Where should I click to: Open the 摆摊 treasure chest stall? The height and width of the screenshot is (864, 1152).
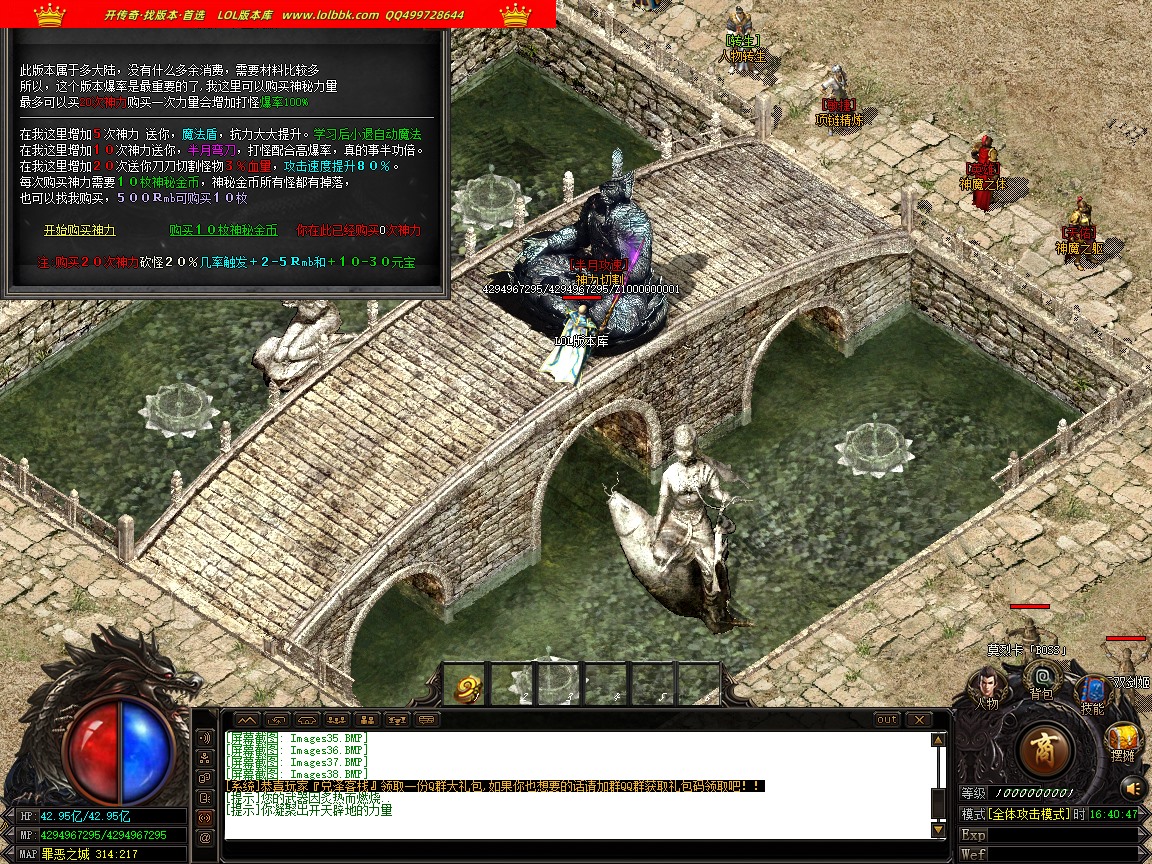[1122, 740]
